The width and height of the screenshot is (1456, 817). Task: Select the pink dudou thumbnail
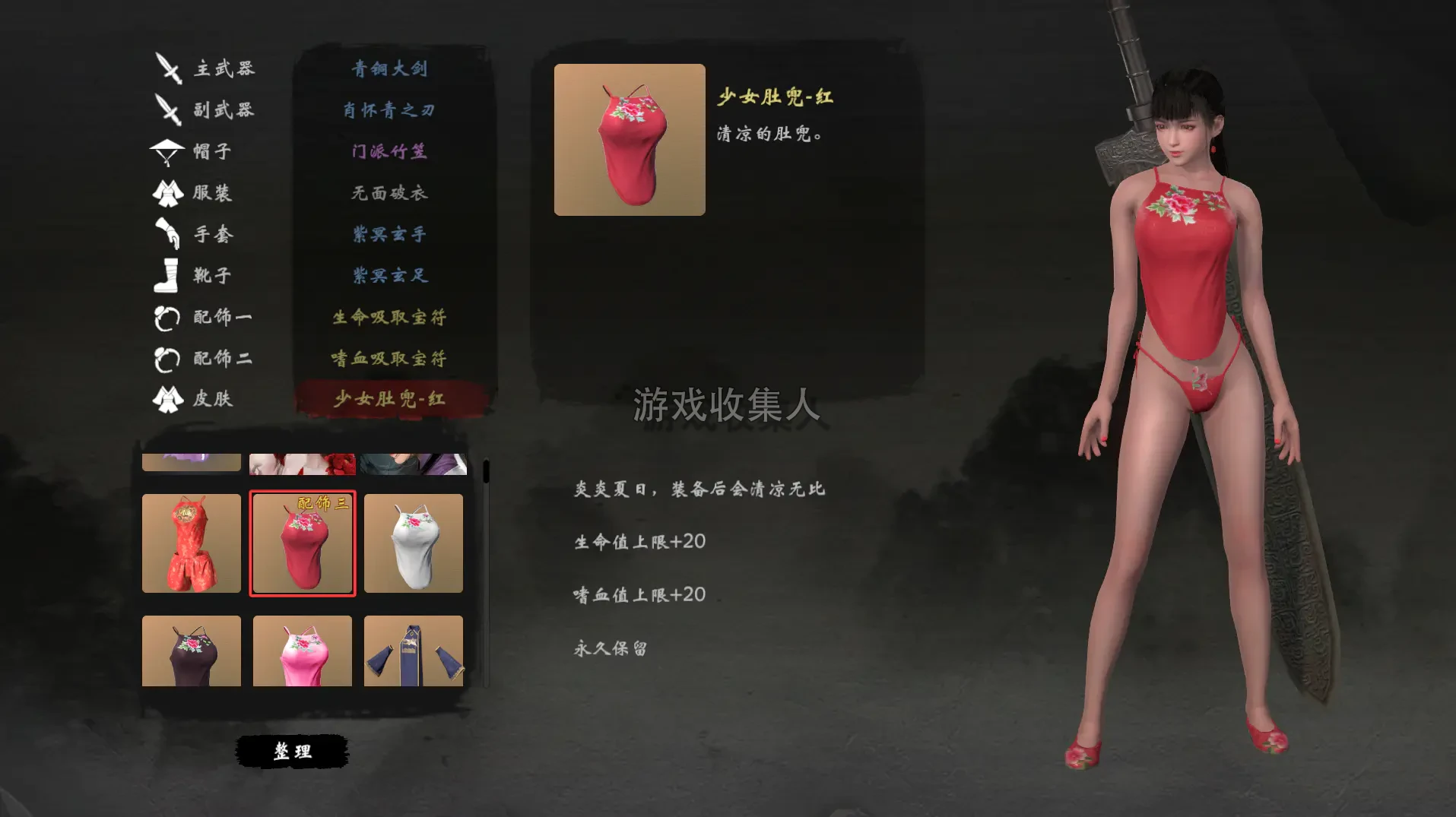(302, 651)
